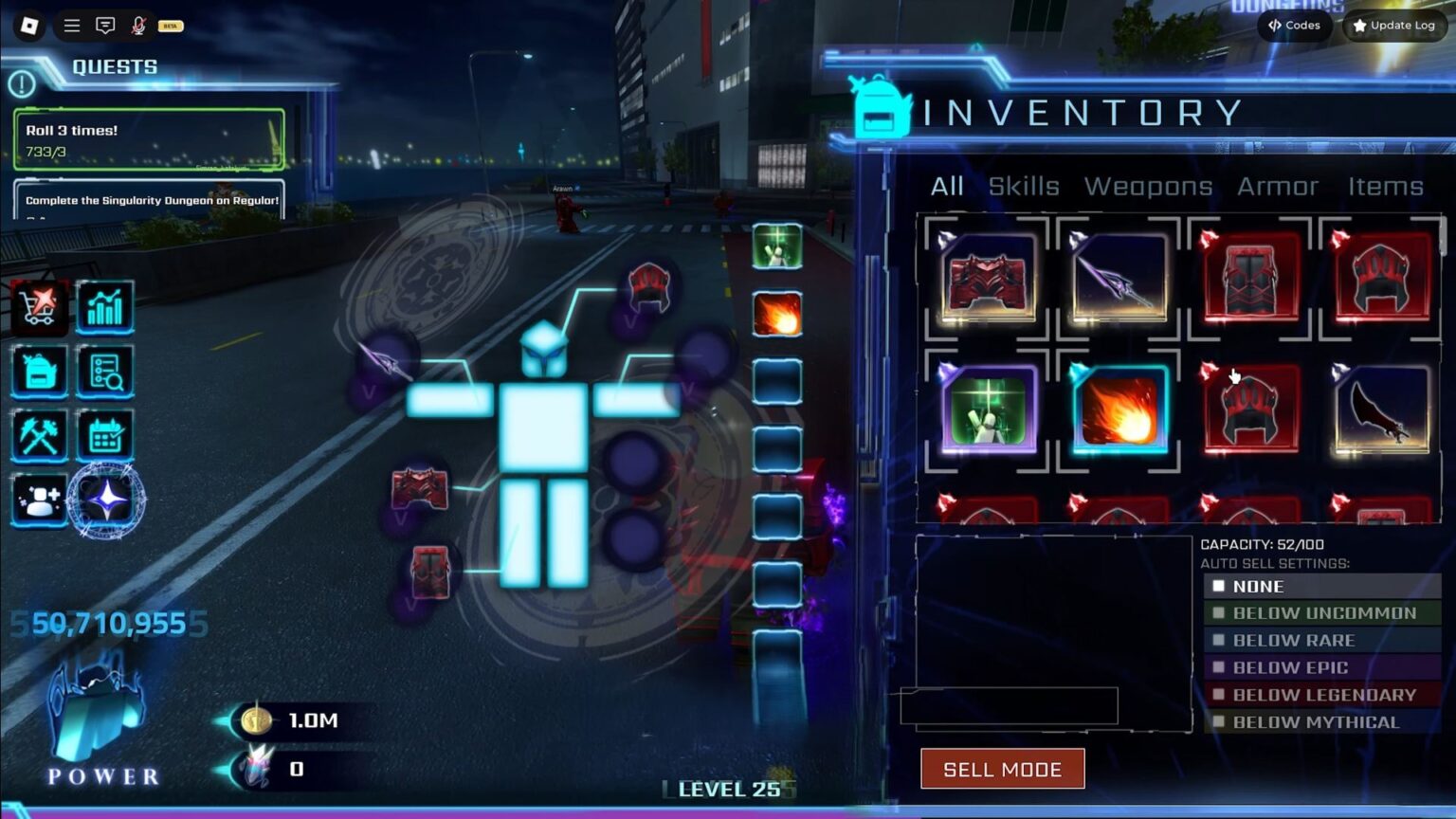Tick the None auto sell option
The width and height of the screenshot is (1456, 819).
1219,587
